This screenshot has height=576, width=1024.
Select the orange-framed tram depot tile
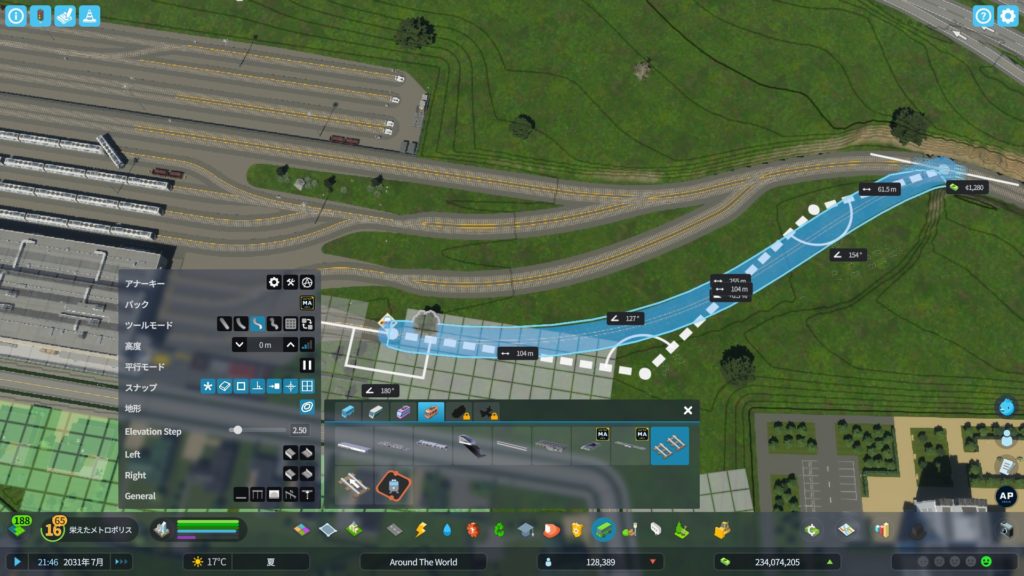tap(395, 486)
